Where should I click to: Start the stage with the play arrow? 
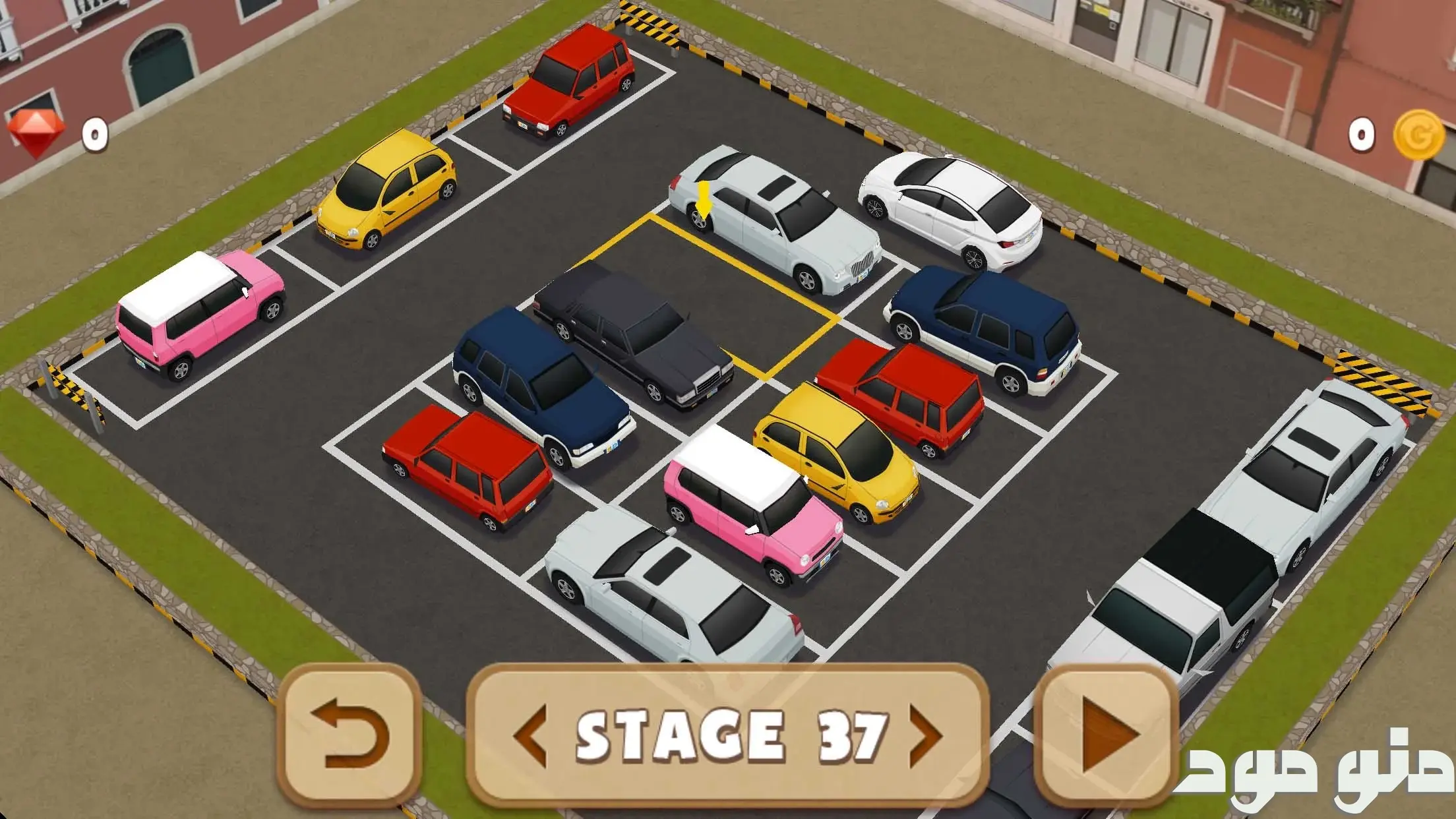1107,735
